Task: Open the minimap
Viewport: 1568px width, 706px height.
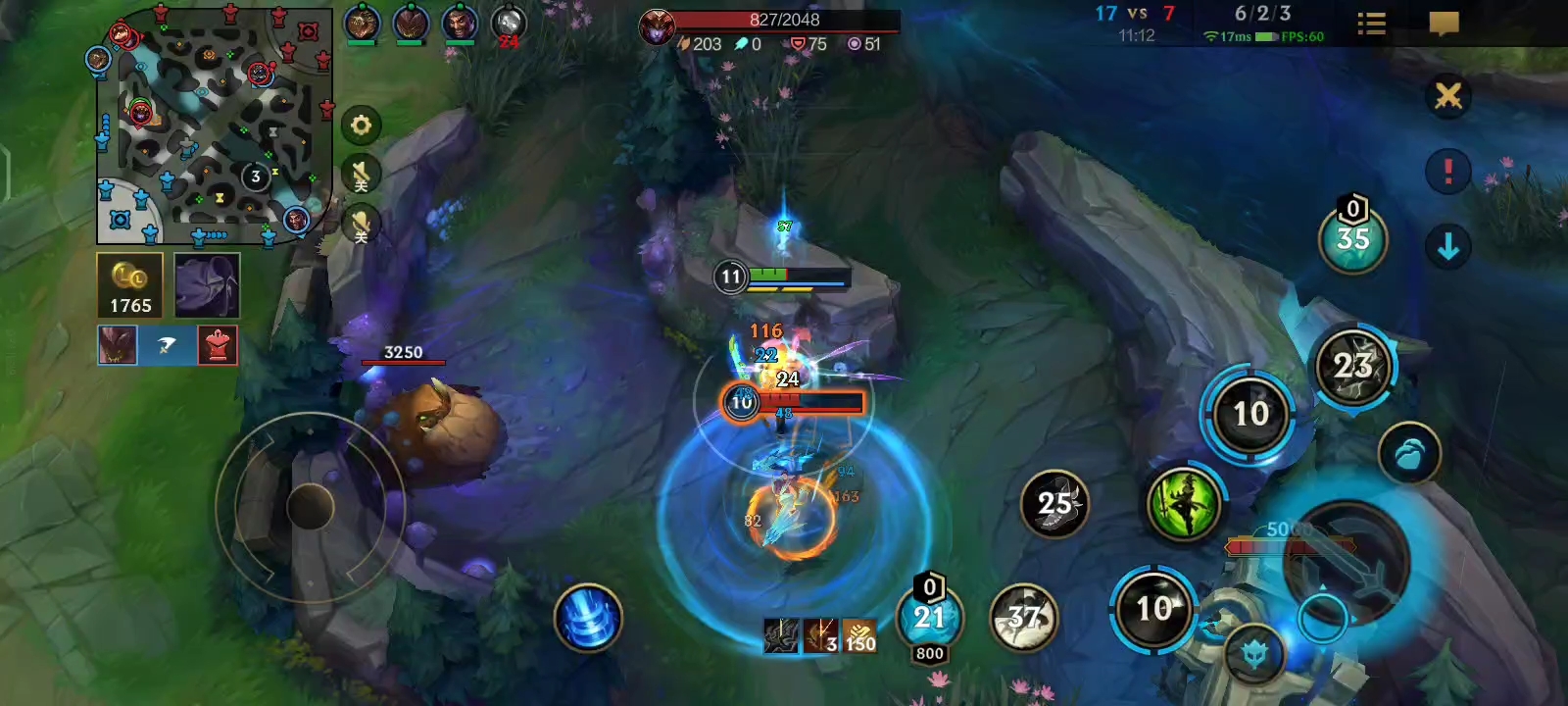Action: (214, 126)
